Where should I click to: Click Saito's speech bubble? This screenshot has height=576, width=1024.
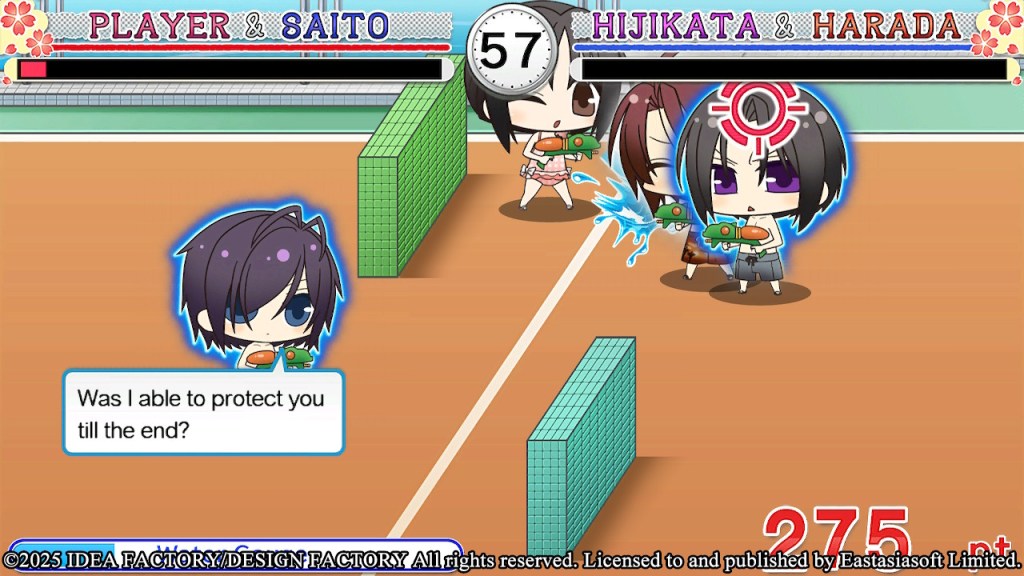coord(203,411)
